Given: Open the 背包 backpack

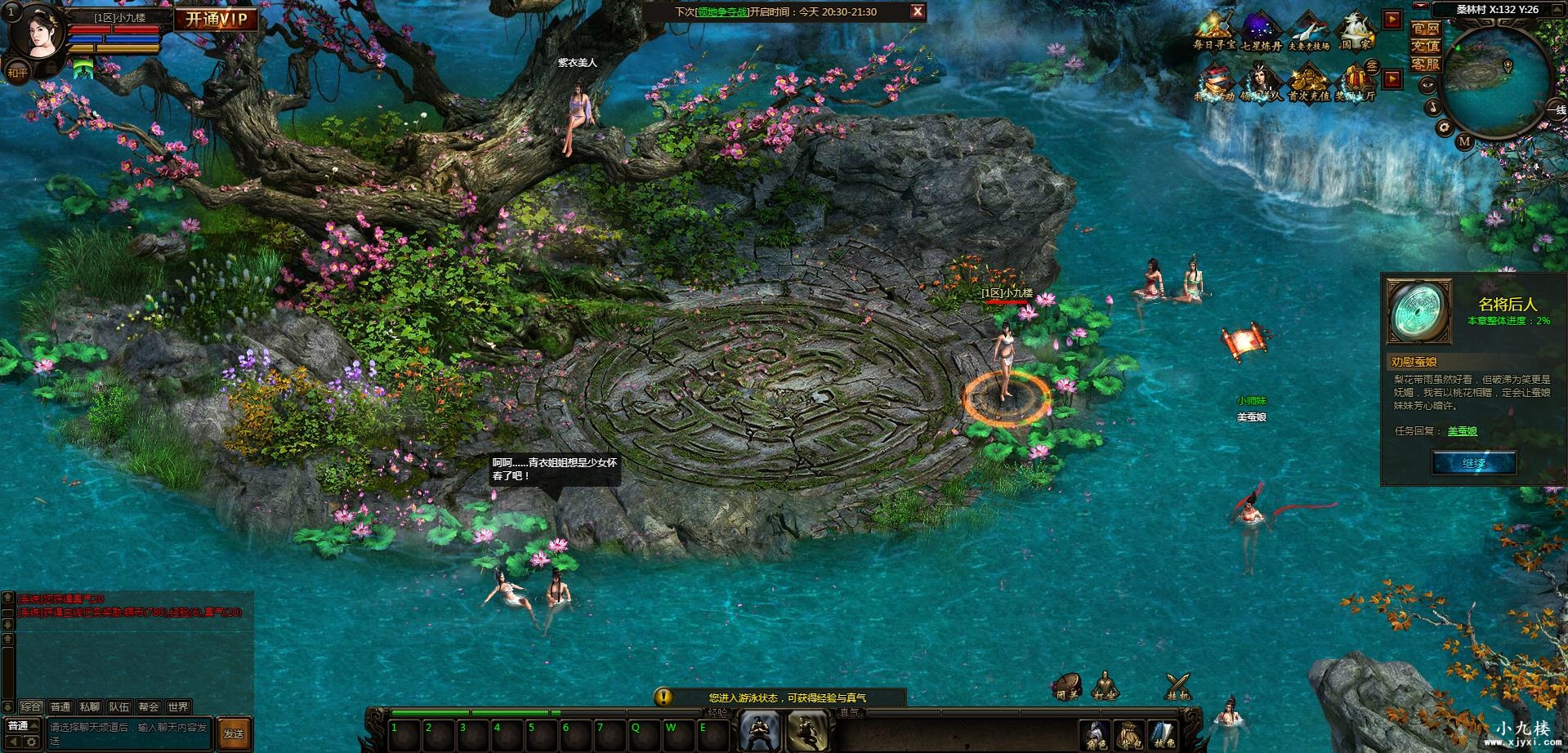Looking at the screenshot, I should [1128, 734].
